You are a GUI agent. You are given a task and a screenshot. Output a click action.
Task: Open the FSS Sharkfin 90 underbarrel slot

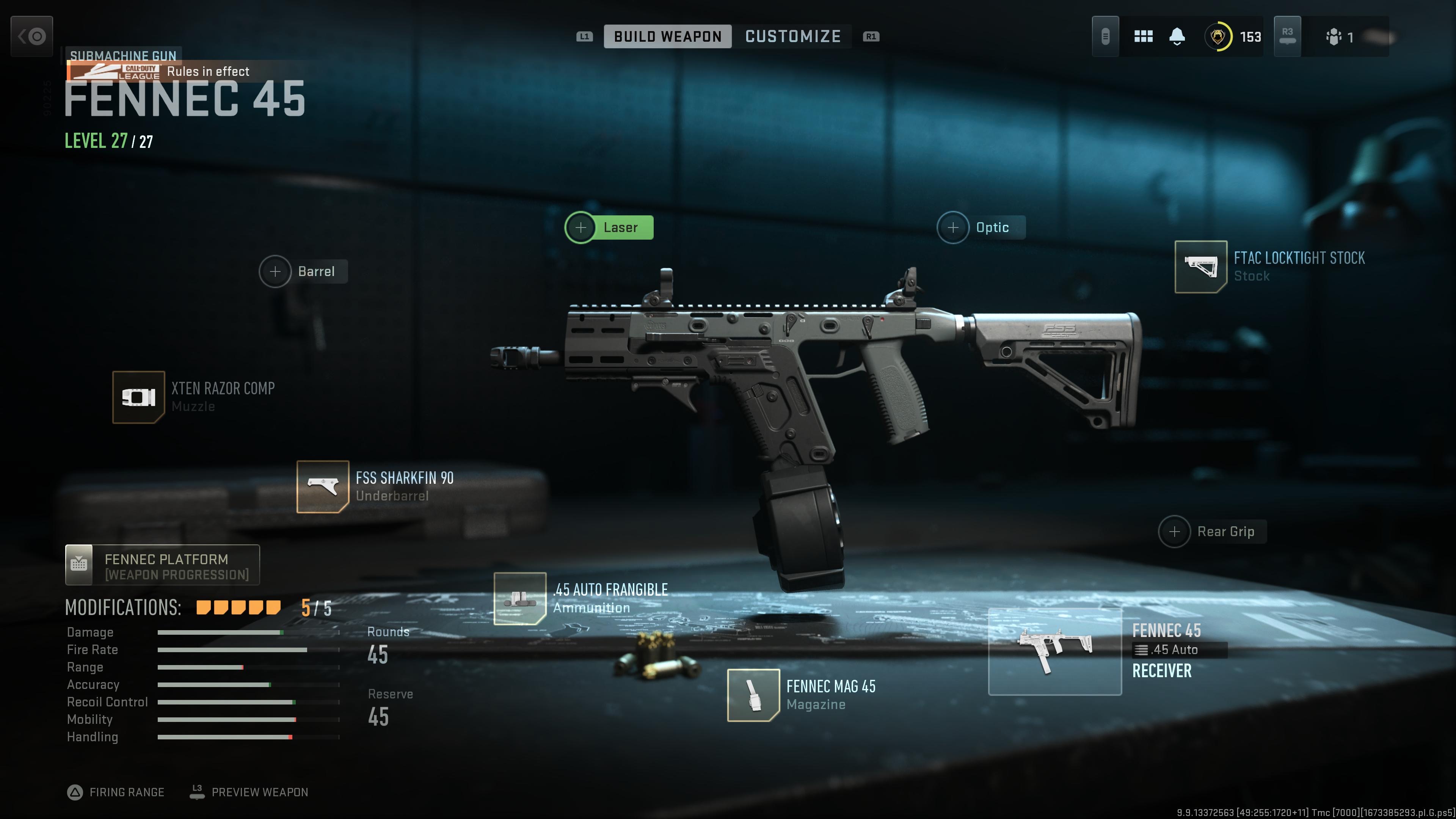(323, 486)
